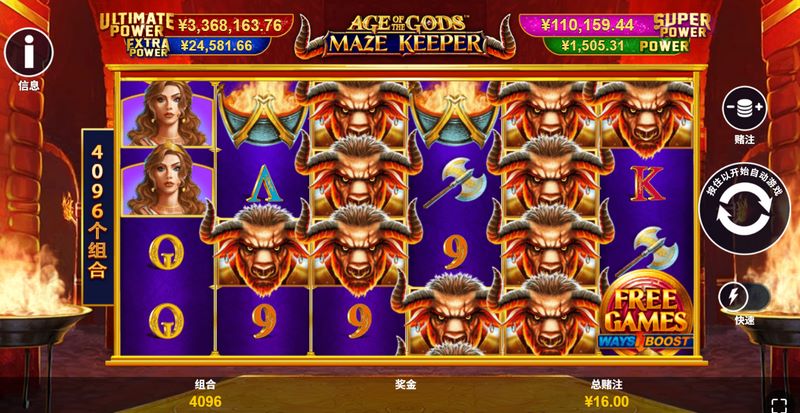The width and height of the screenshot is (800, 413).
Task: Open the 信息 info panel
Action: [x=28, y=49]
